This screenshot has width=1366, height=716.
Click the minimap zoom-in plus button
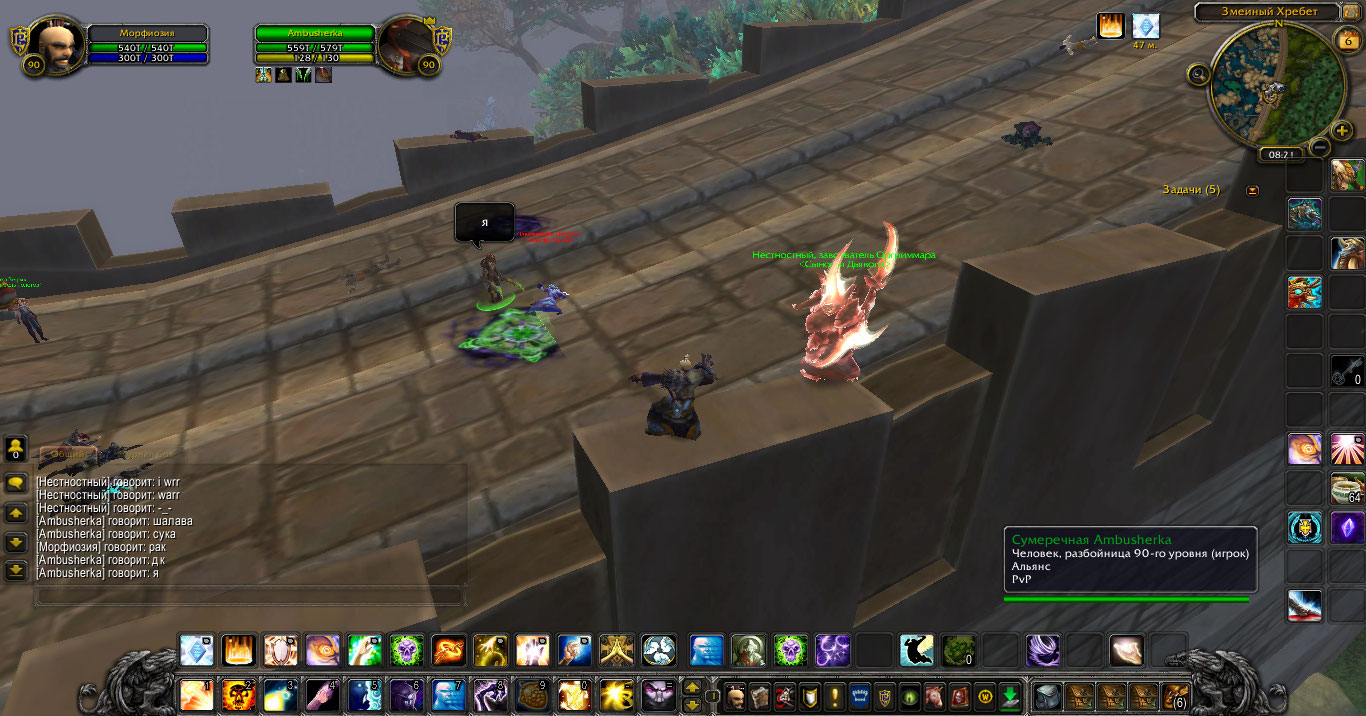tap(1343, 130)
